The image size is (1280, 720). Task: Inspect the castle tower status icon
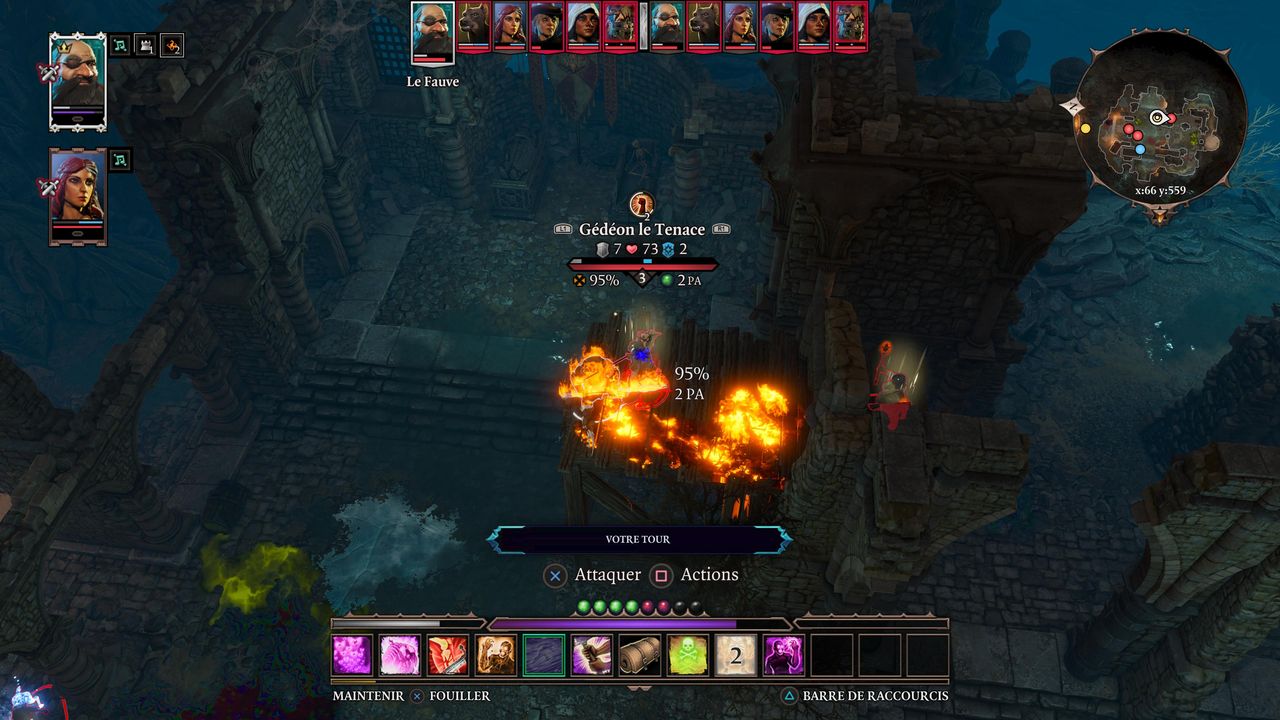click(146, 45)
